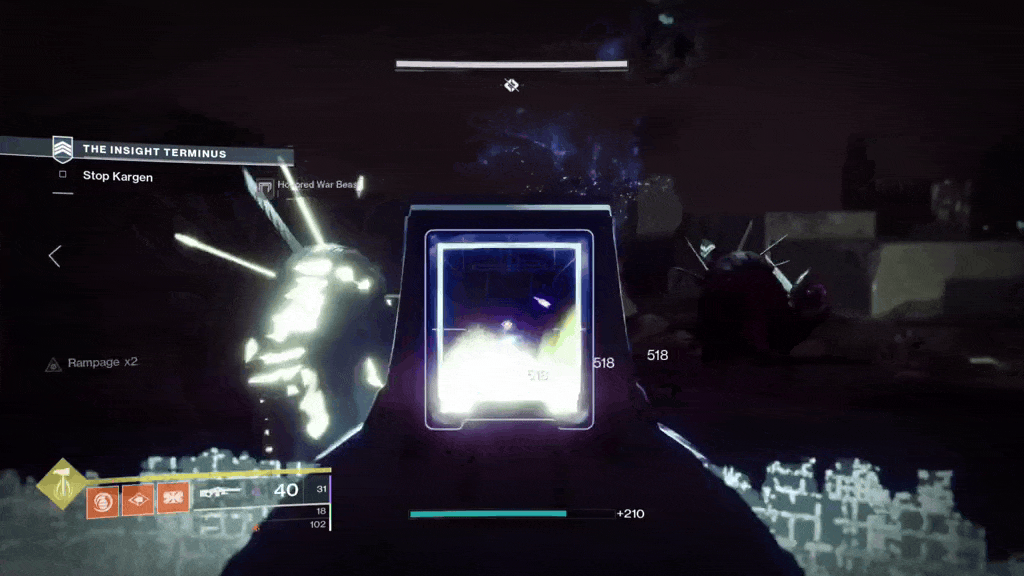Open The Insight Terminus strike banner

154,151
